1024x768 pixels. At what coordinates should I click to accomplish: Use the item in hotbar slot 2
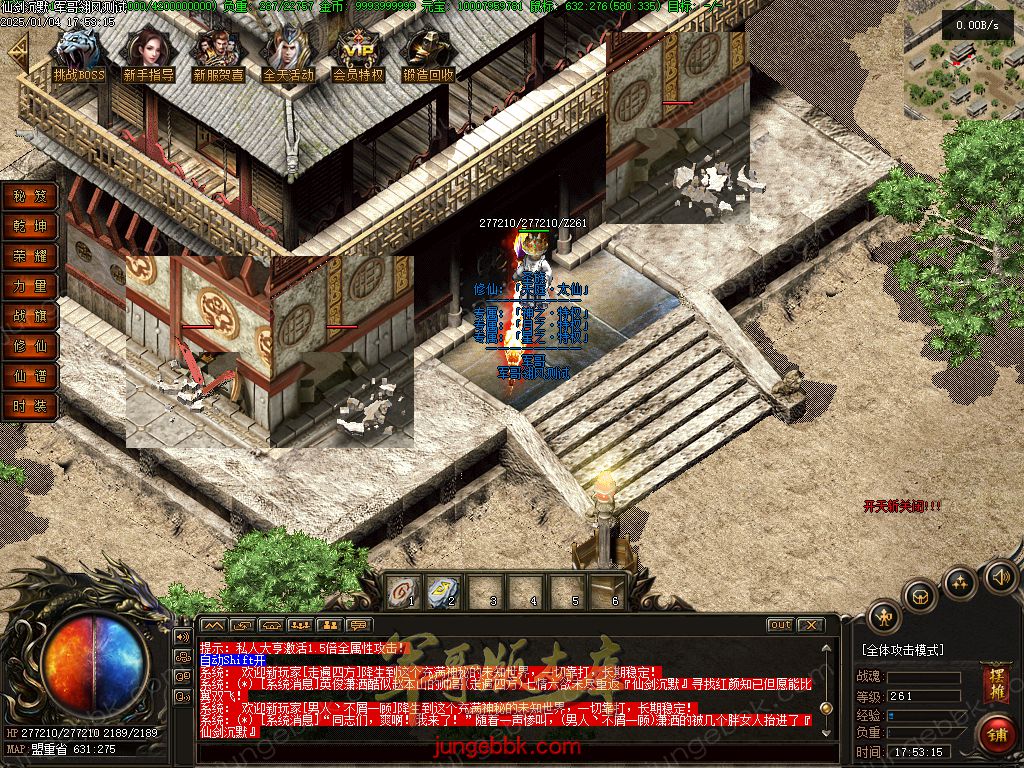tap(443, 592)
